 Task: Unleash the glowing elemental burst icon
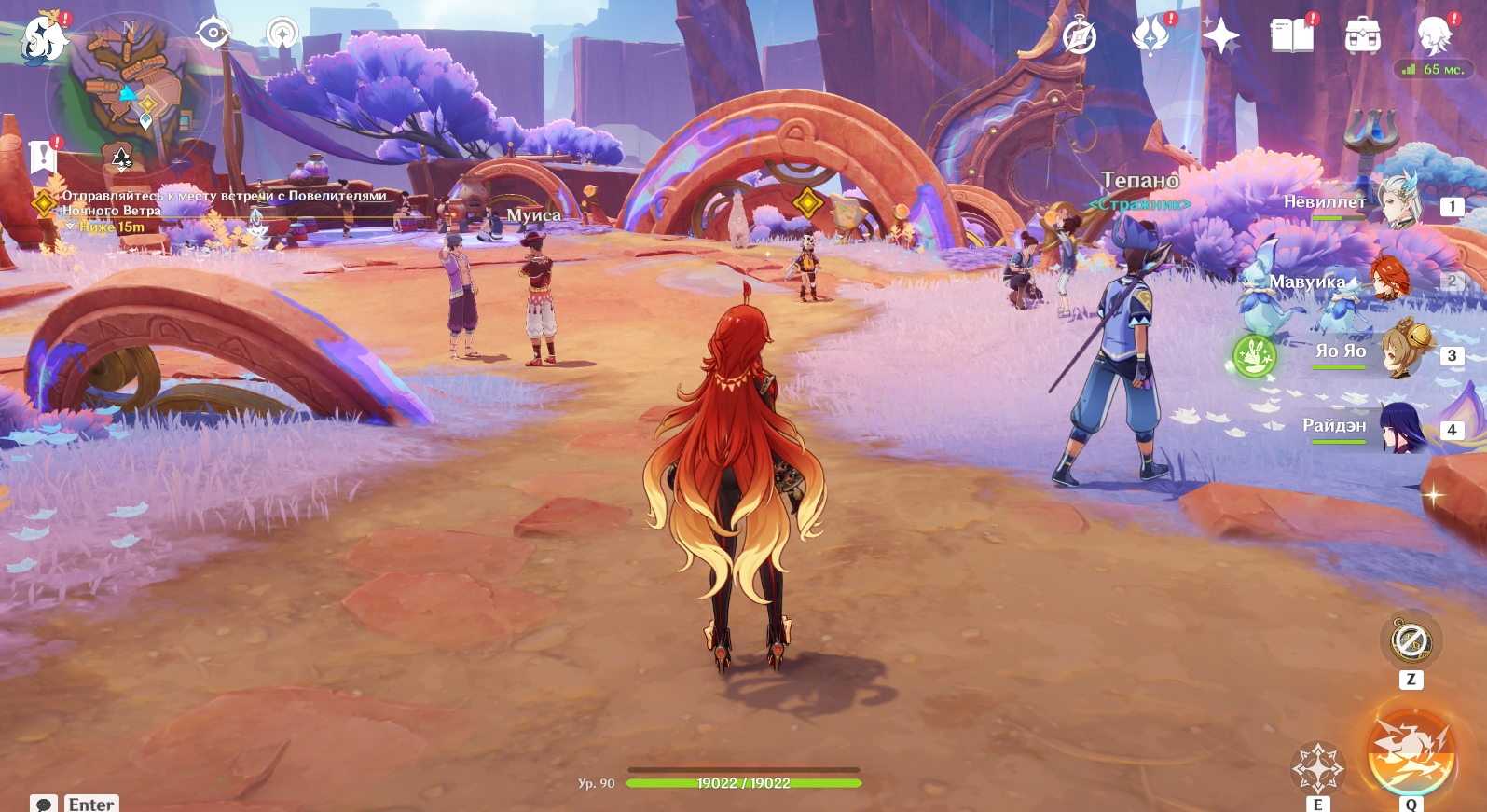[x=1411, y=753]
